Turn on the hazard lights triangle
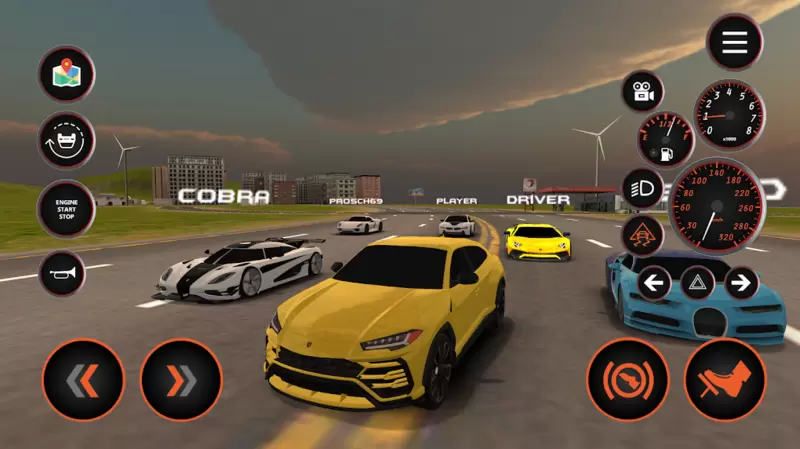Screen dimensions: 800x449 698,283
